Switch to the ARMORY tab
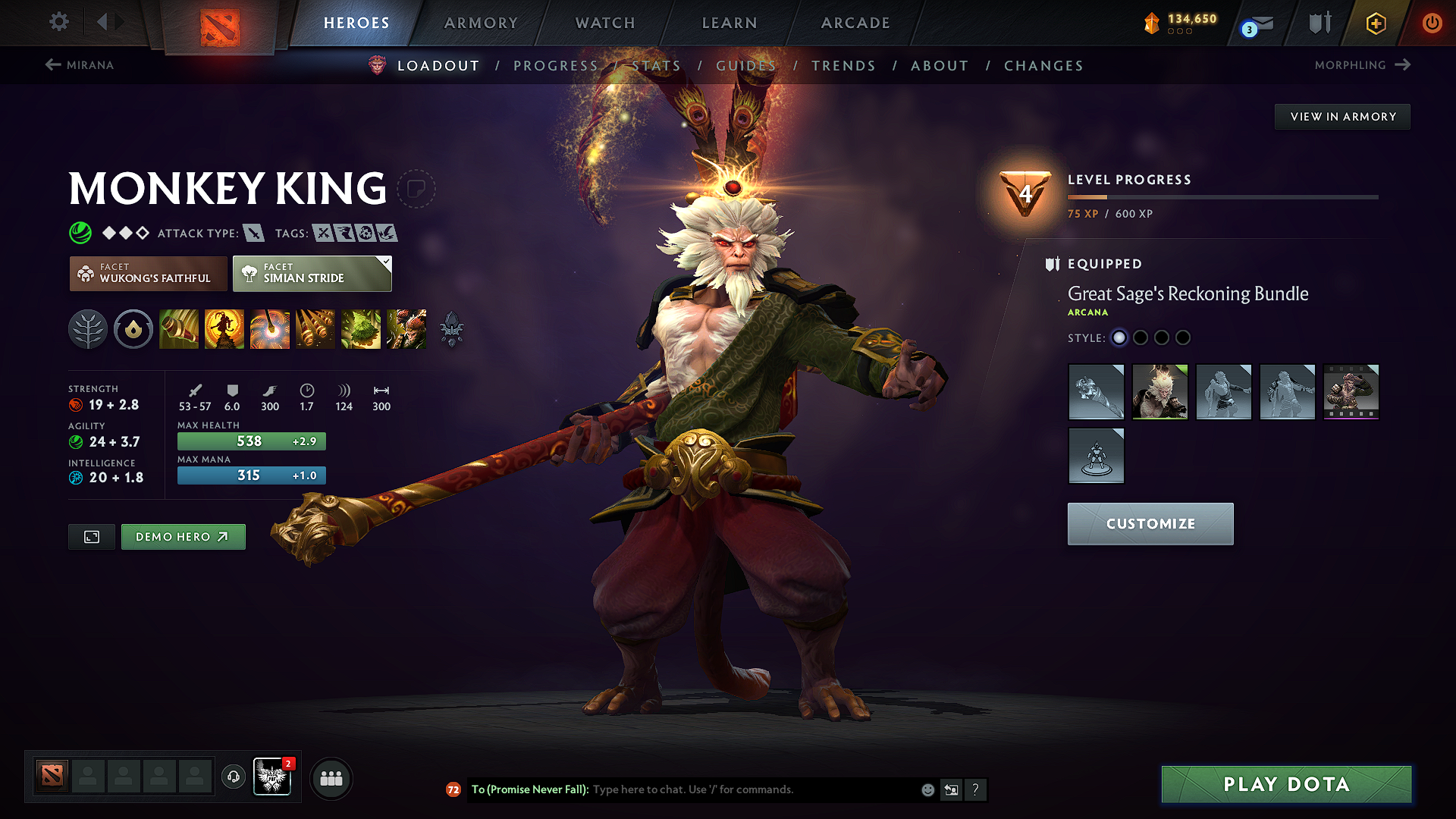 click(x=481, y=23)
